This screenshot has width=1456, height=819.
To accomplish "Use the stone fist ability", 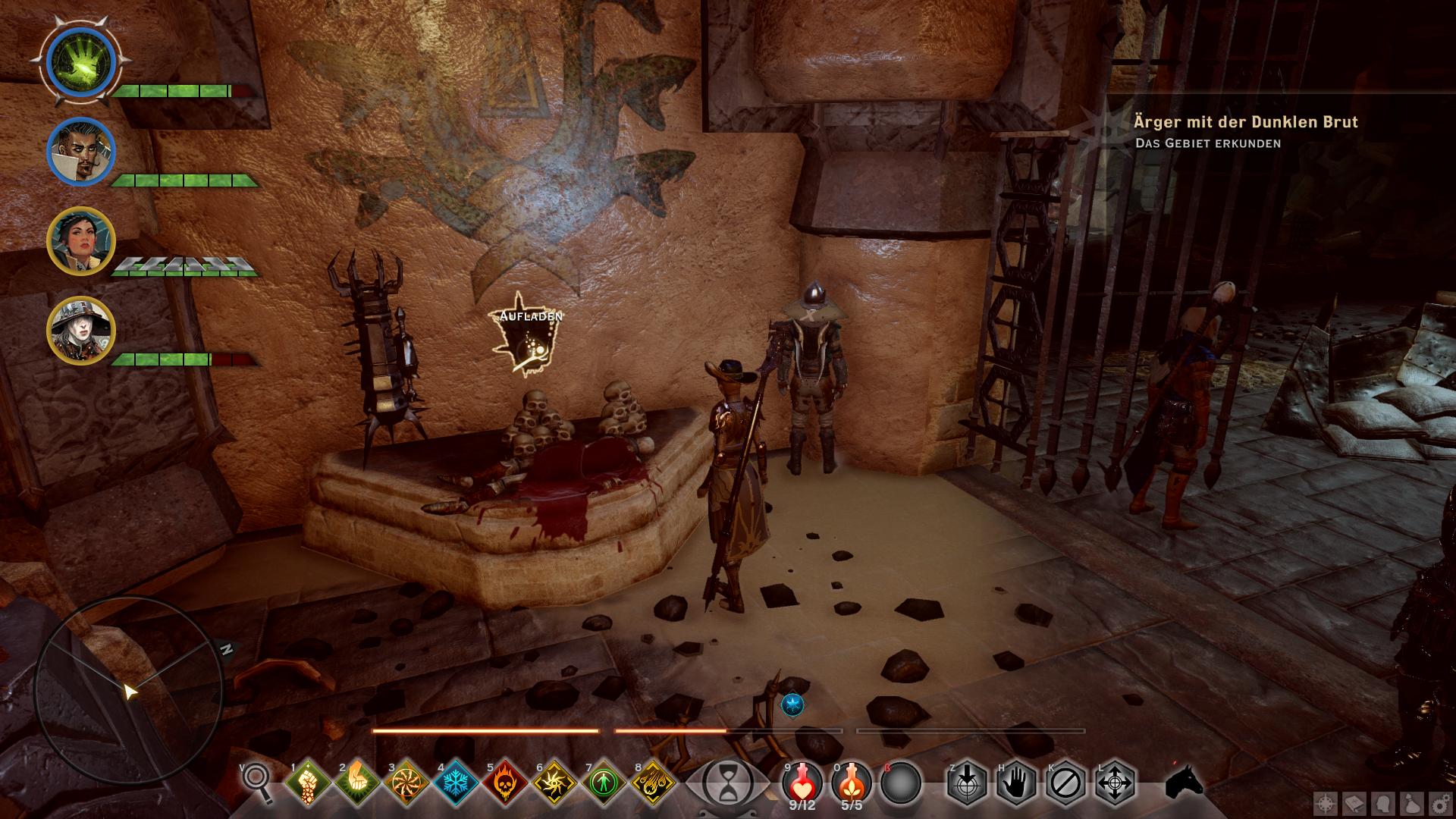I will coord(309,782).
